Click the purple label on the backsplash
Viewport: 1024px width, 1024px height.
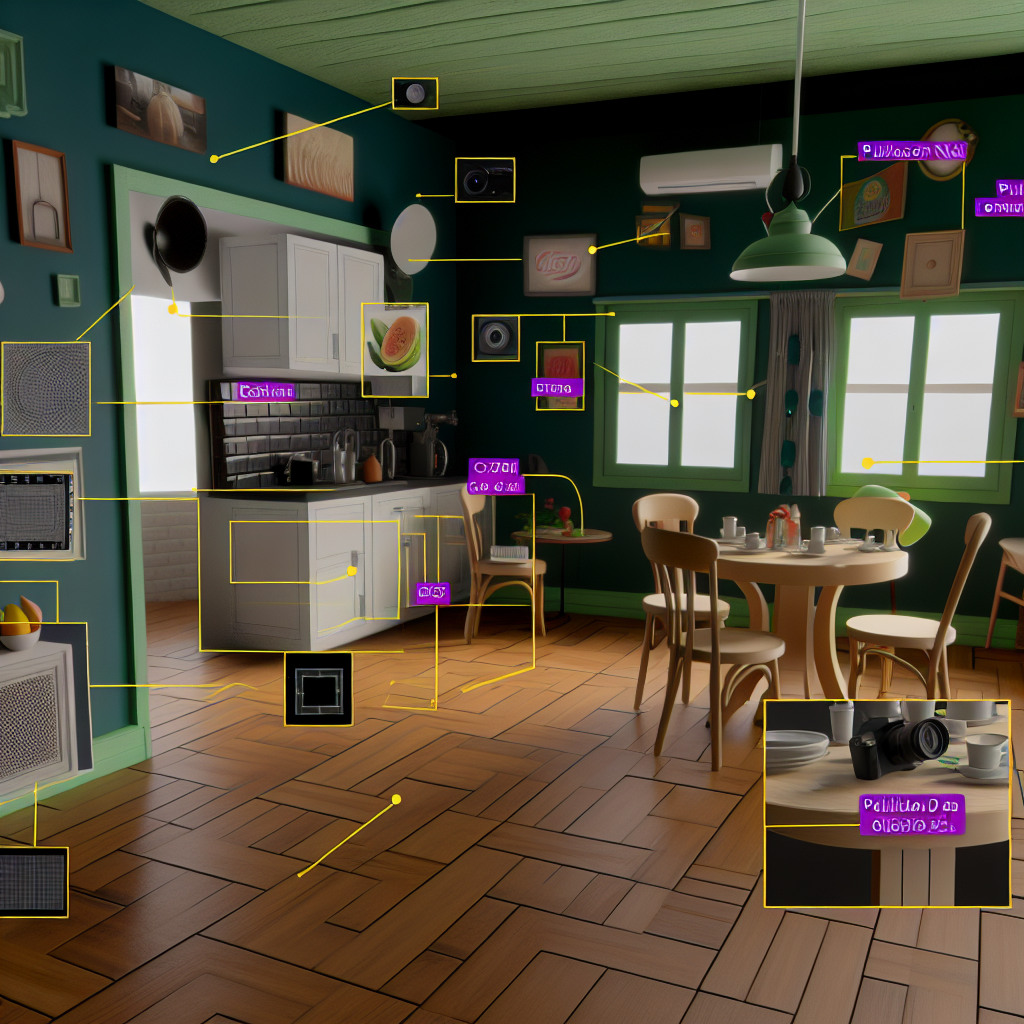pyautogui.click(x=266, y=391)
